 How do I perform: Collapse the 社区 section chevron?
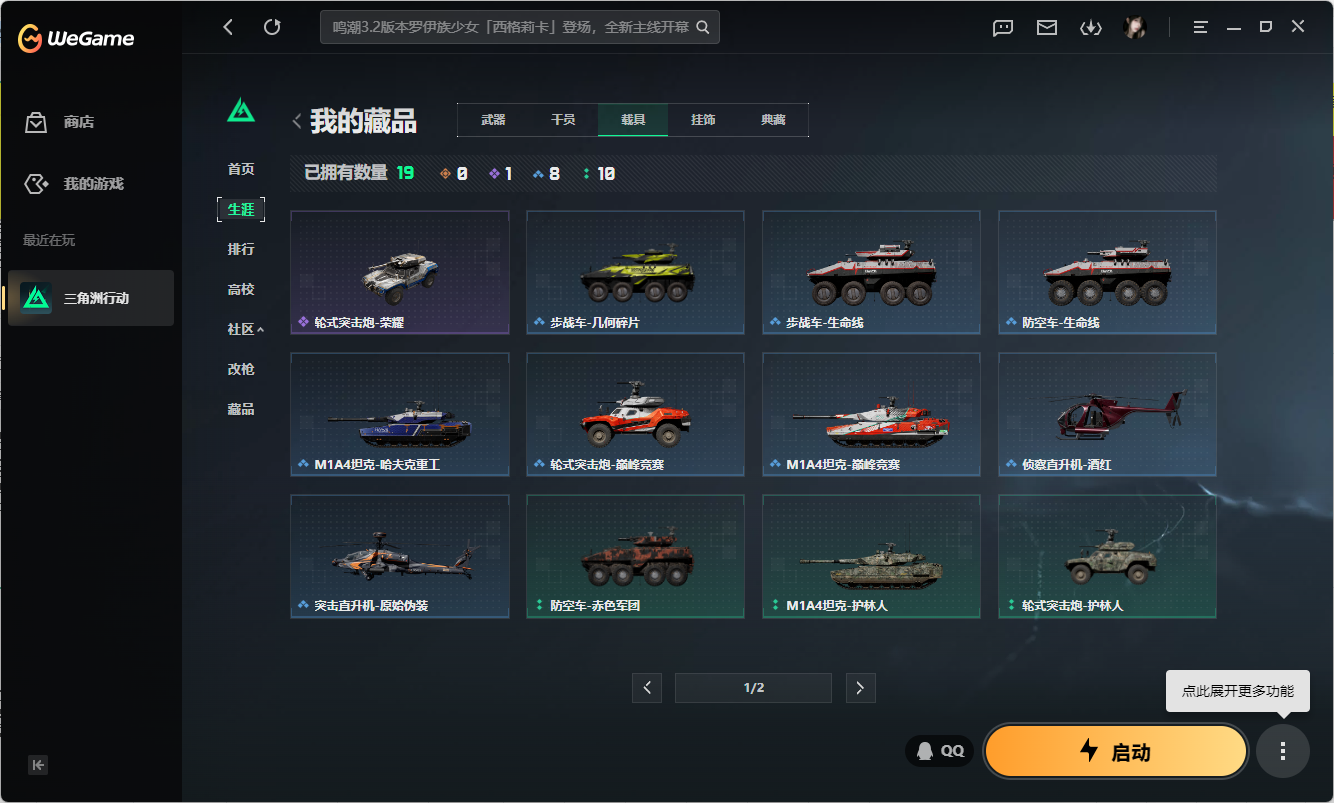pos(259,328)
